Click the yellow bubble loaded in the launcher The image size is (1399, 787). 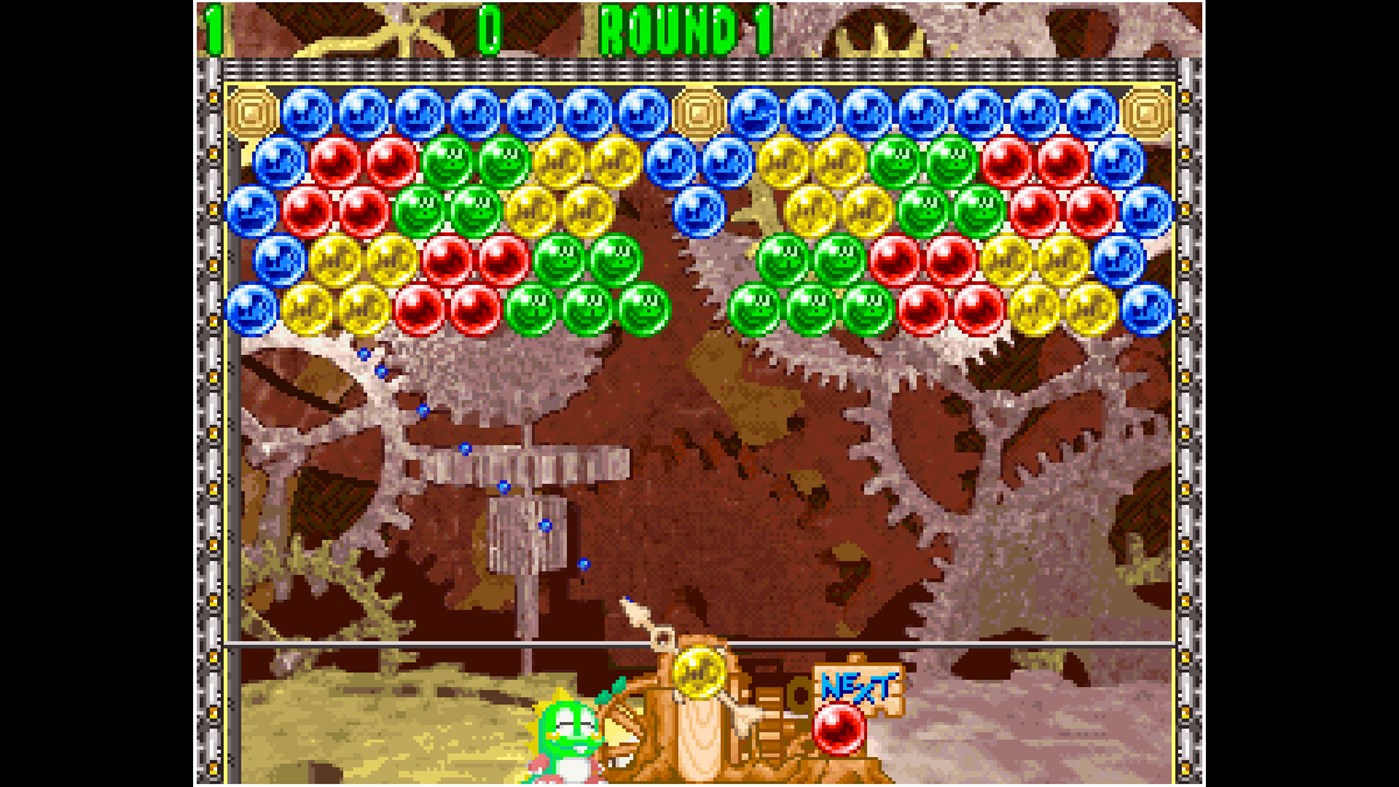coord(701,672)
